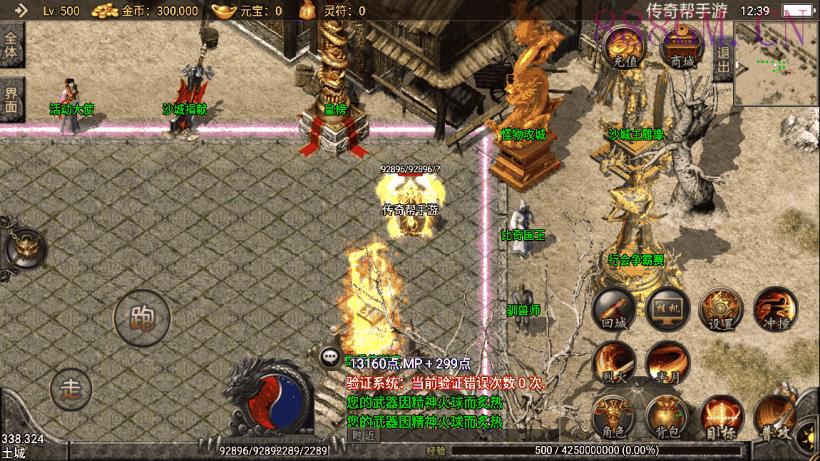
Task: Perform a 普攻 normal attack
Action: (774, 417)
